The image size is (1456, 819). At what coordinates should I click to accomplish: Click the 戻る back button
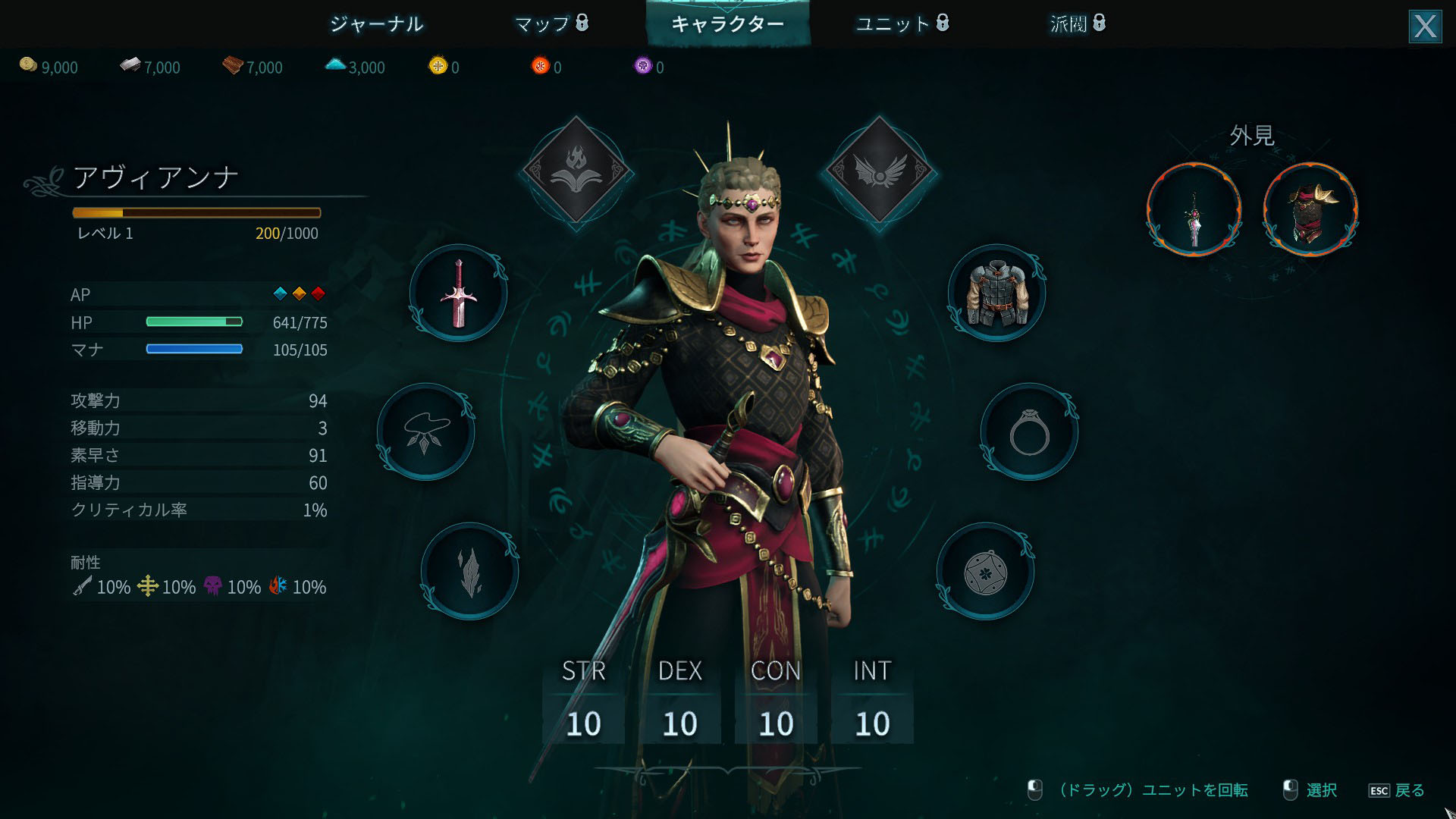(1397, 790)
